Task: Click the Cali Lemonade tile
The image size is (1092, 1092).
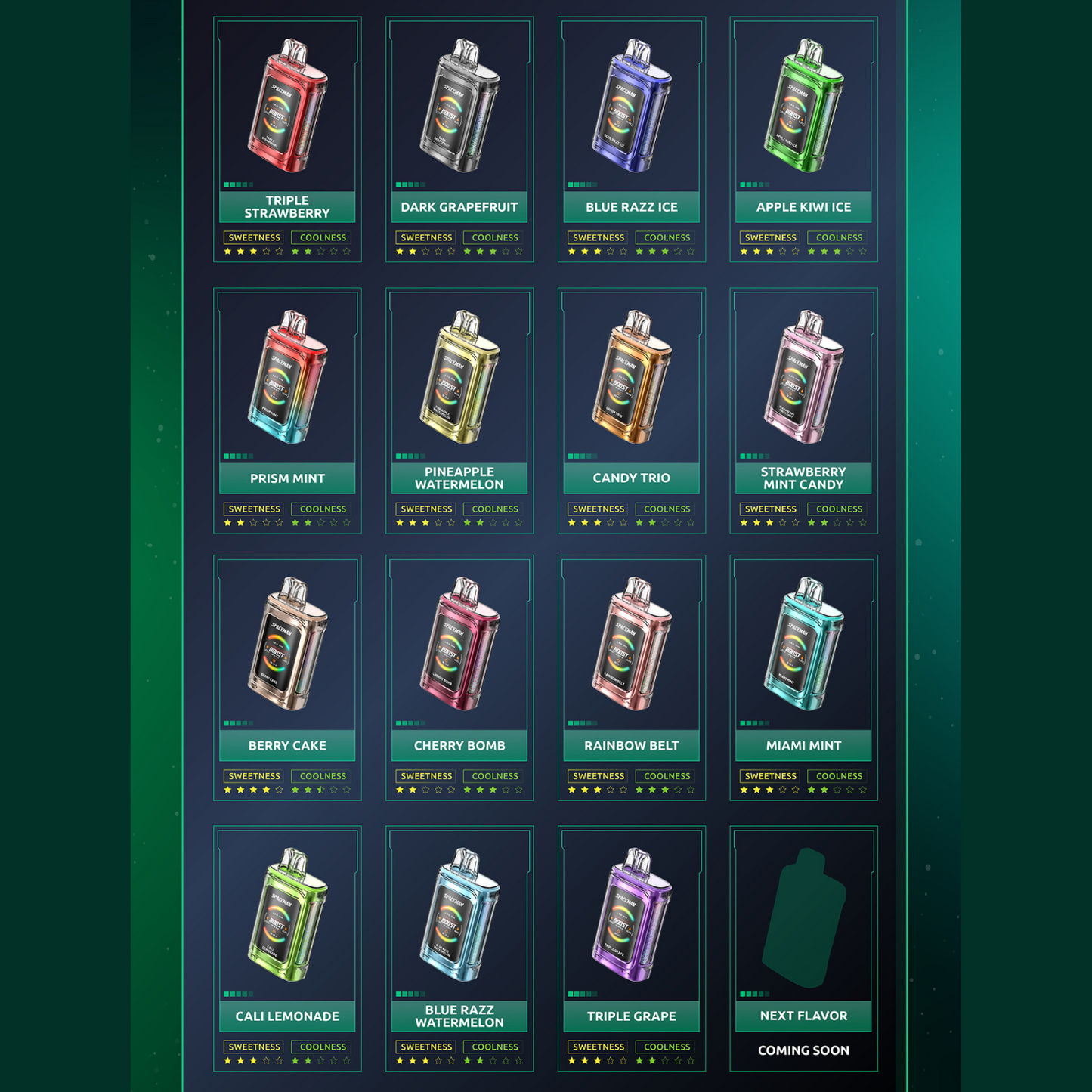Action: (x=287, y=948)
